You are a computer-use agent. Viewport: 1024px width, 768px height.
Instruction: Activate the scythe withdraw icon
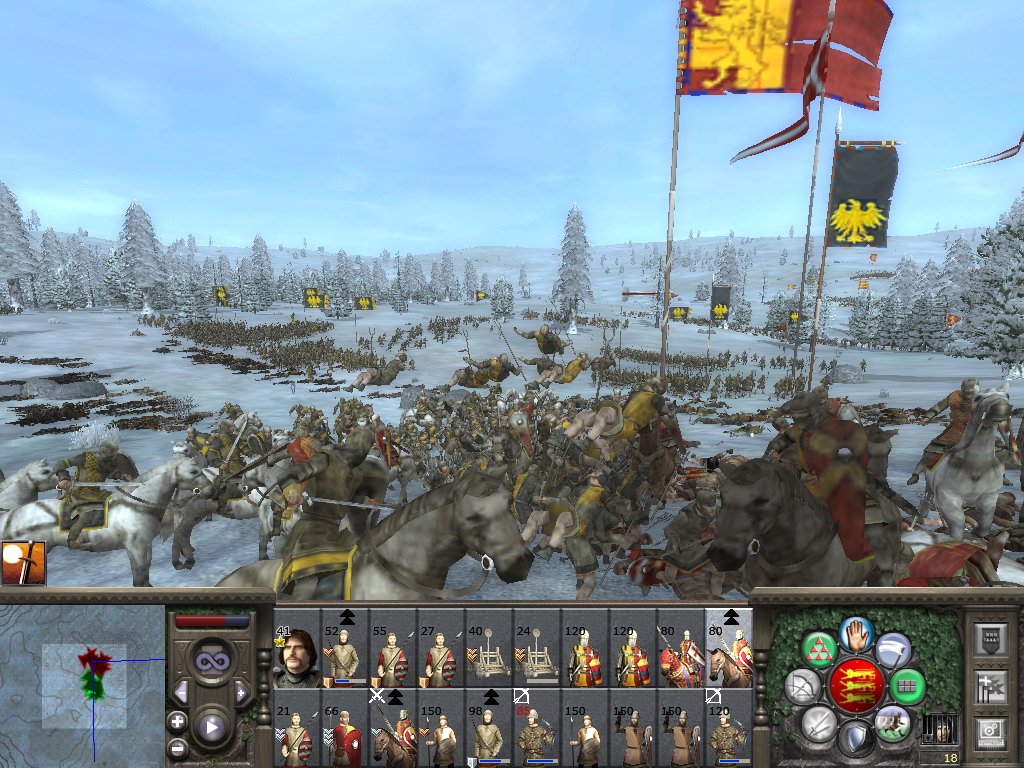[x=893, y=649]
